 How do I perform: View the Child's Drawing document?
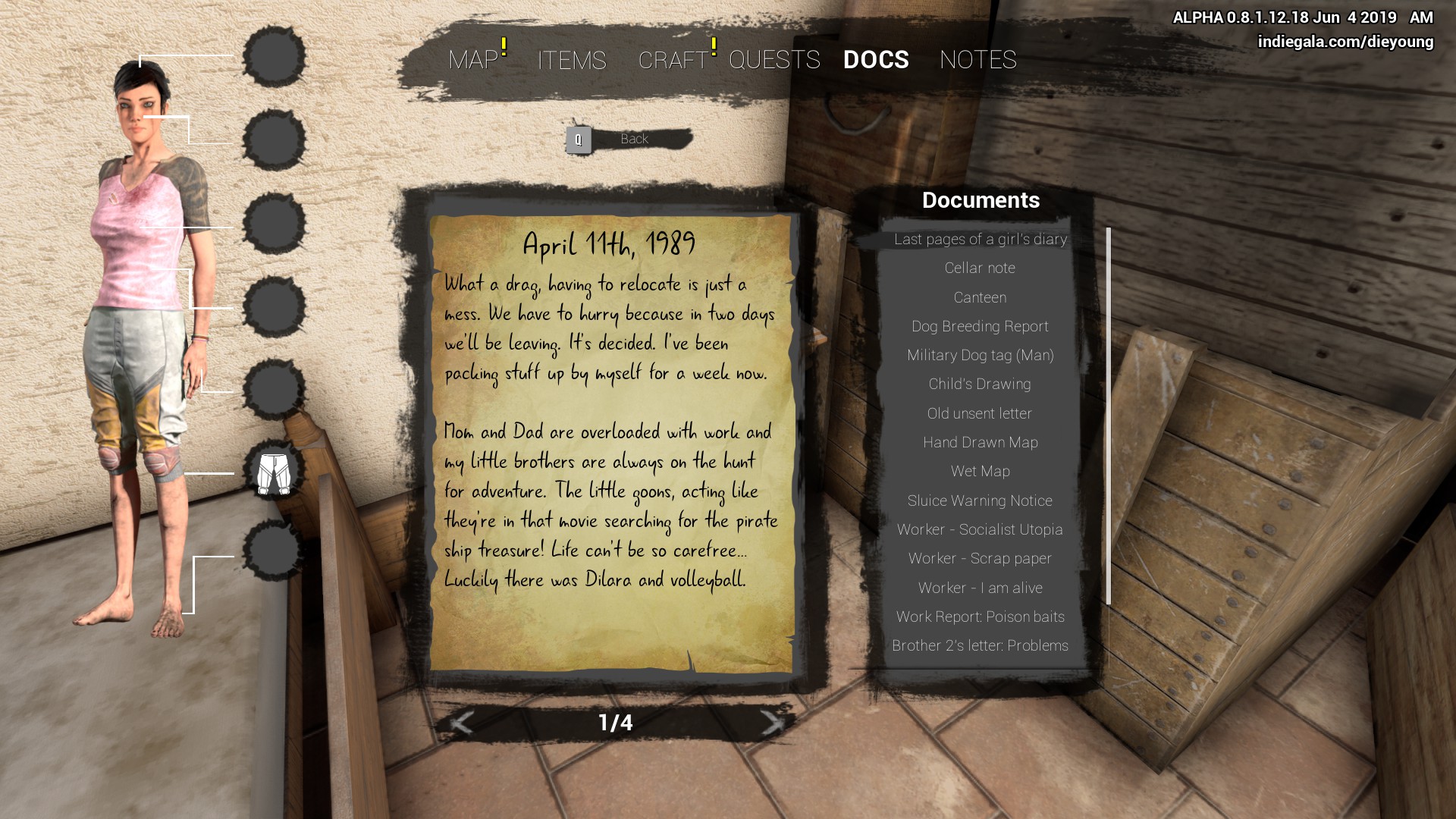click(x=980, y=384)
